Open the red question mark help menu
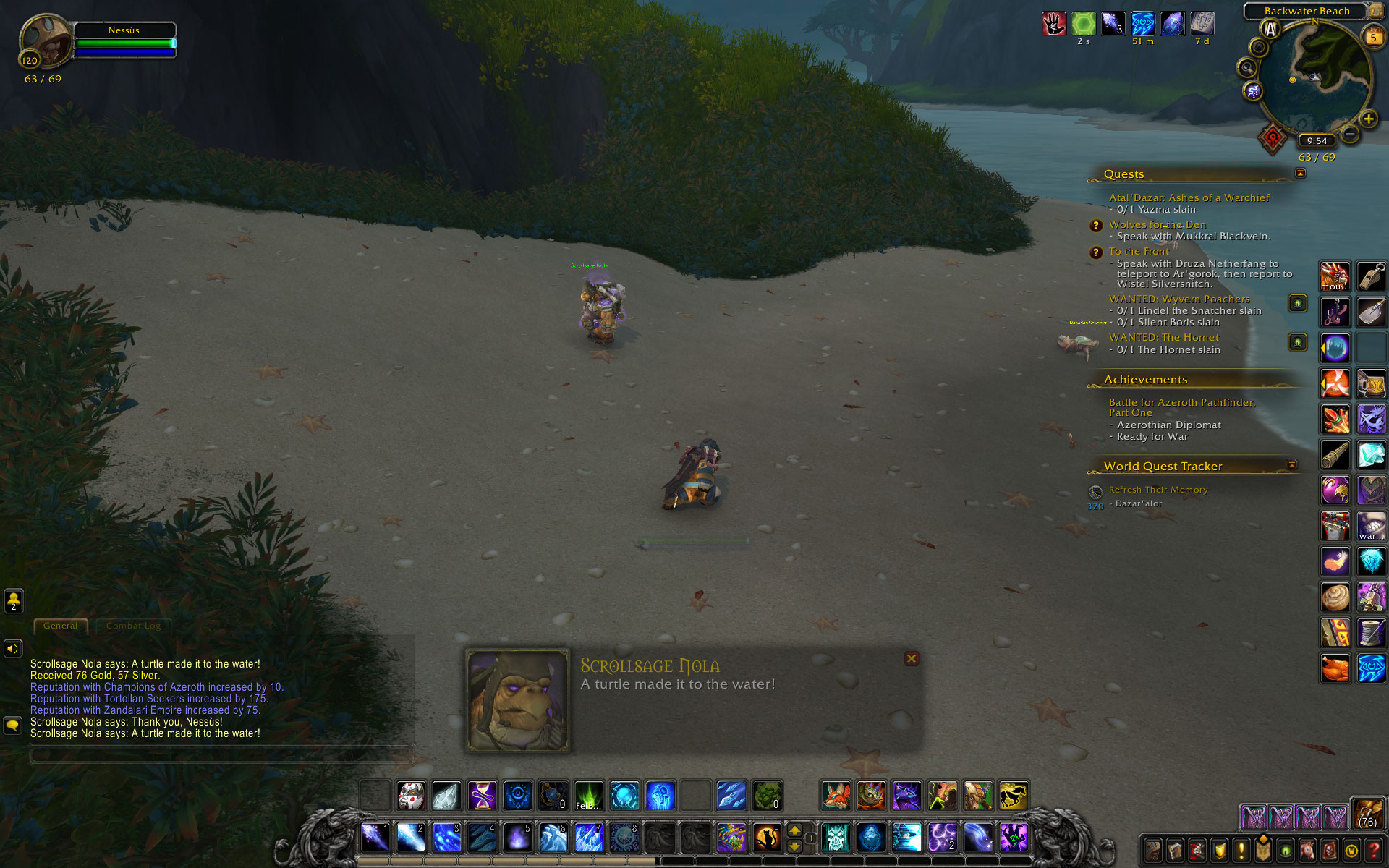The height and width of the screenshot is (868, 1389). tap(1373, 851)
